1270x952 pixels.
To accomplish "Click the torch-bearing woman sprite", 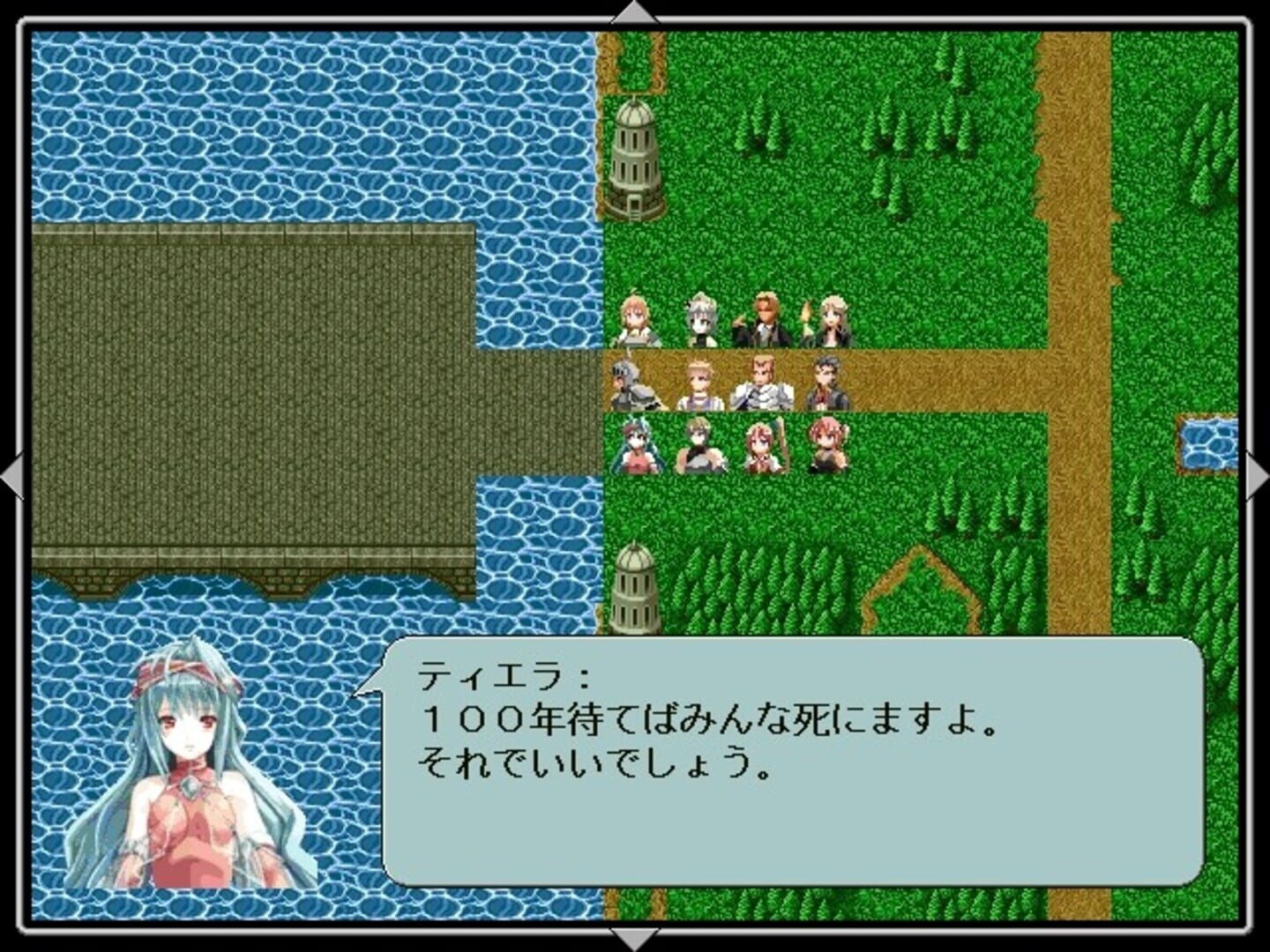I will [827, 319].
